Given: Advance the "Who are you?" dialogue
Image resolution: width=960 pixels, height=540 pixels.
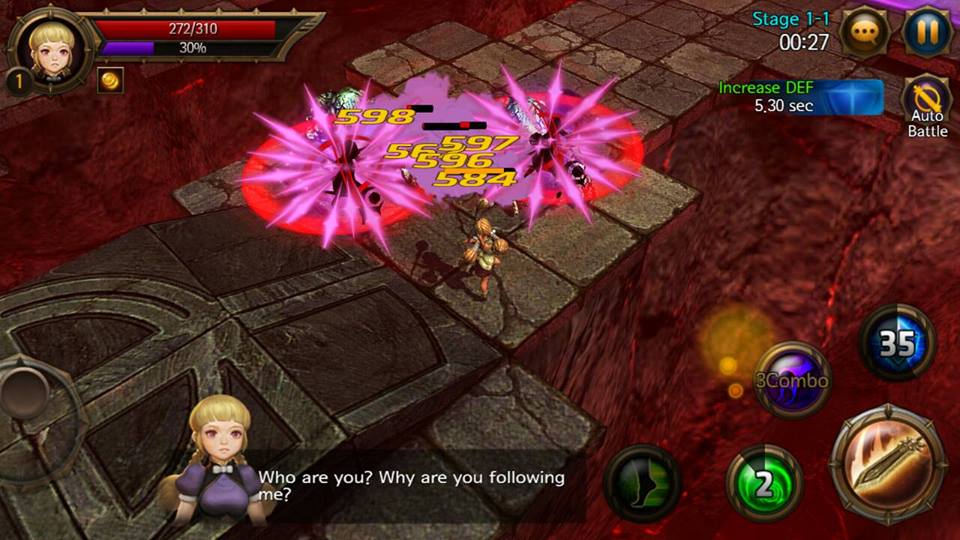Looking at the screenshot, I should [x=410, y=485].
